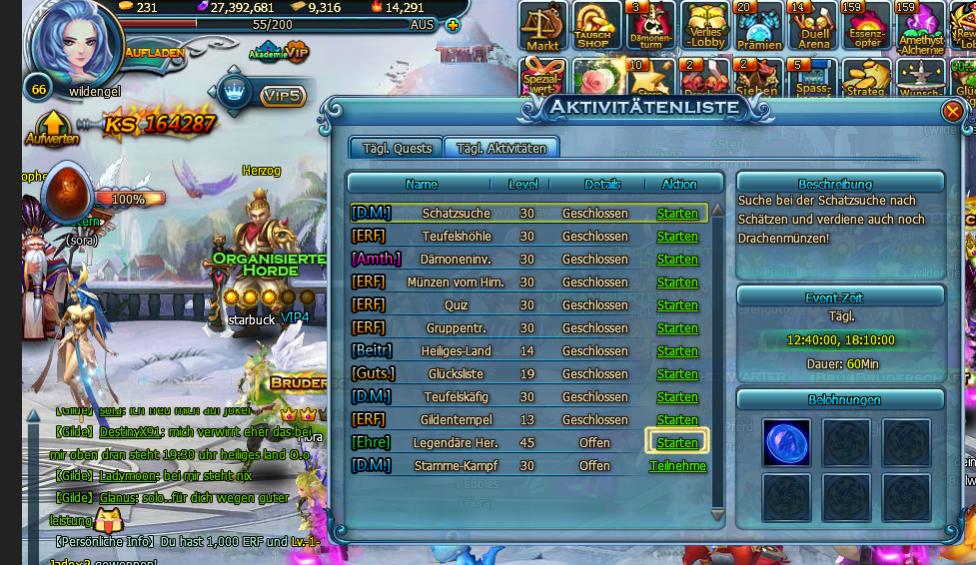Screen dimensions: 976x565
Task: Click Teilnehme for Stamme-Kampf
Action: (x=677, y=465)
